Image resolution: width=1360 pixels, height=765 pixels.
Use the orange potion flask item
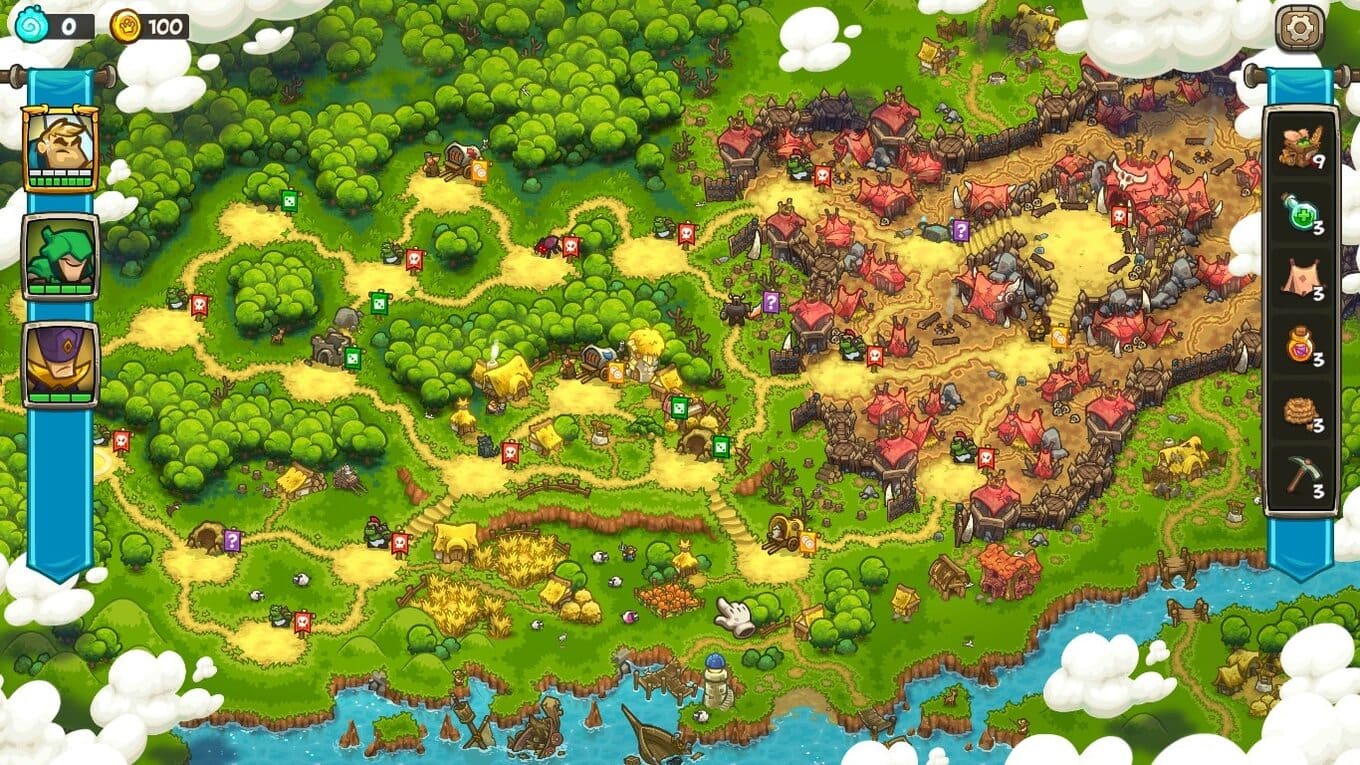point(1300,345)
